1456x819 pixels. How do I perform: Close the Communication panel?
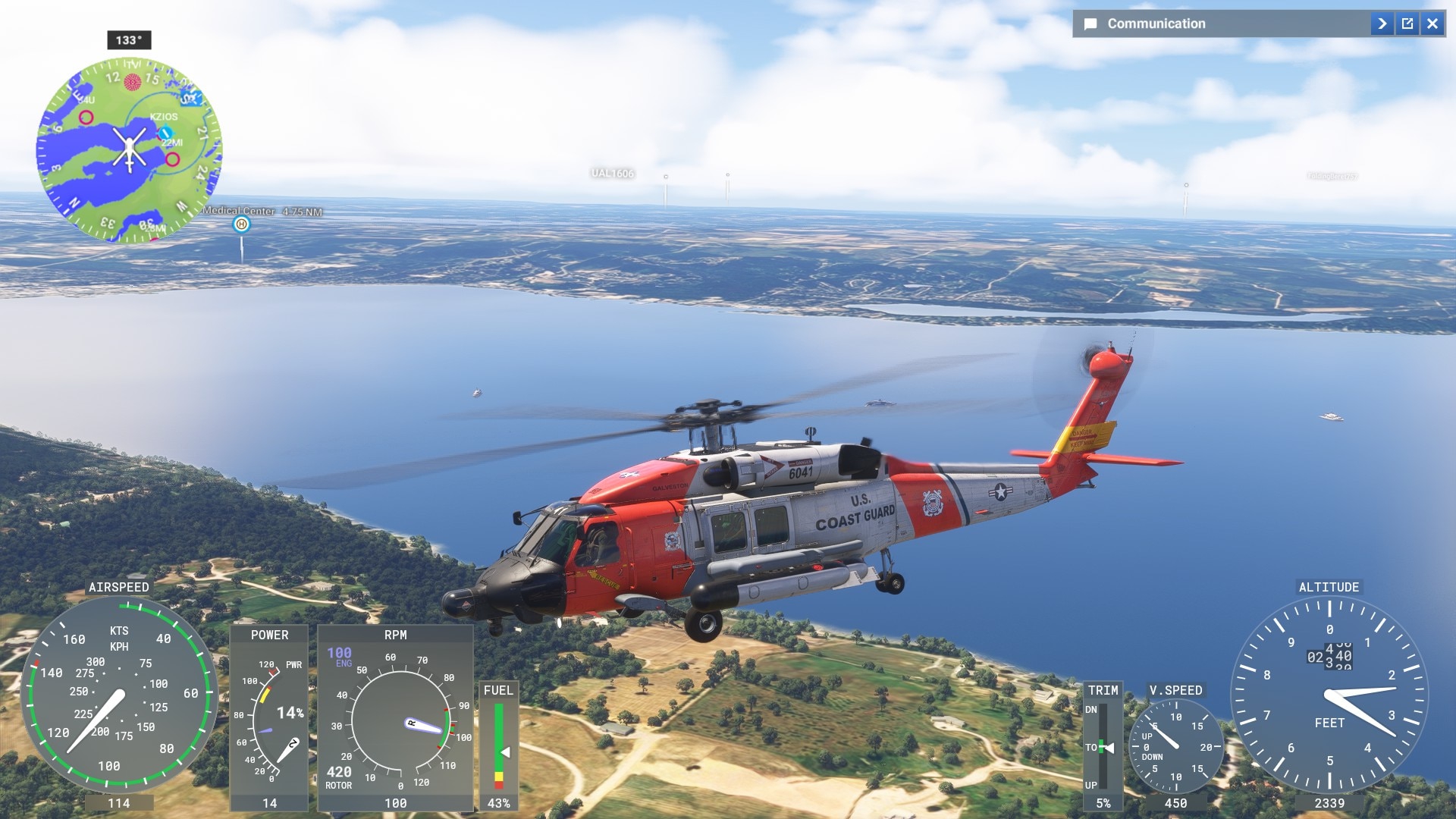1432,24
